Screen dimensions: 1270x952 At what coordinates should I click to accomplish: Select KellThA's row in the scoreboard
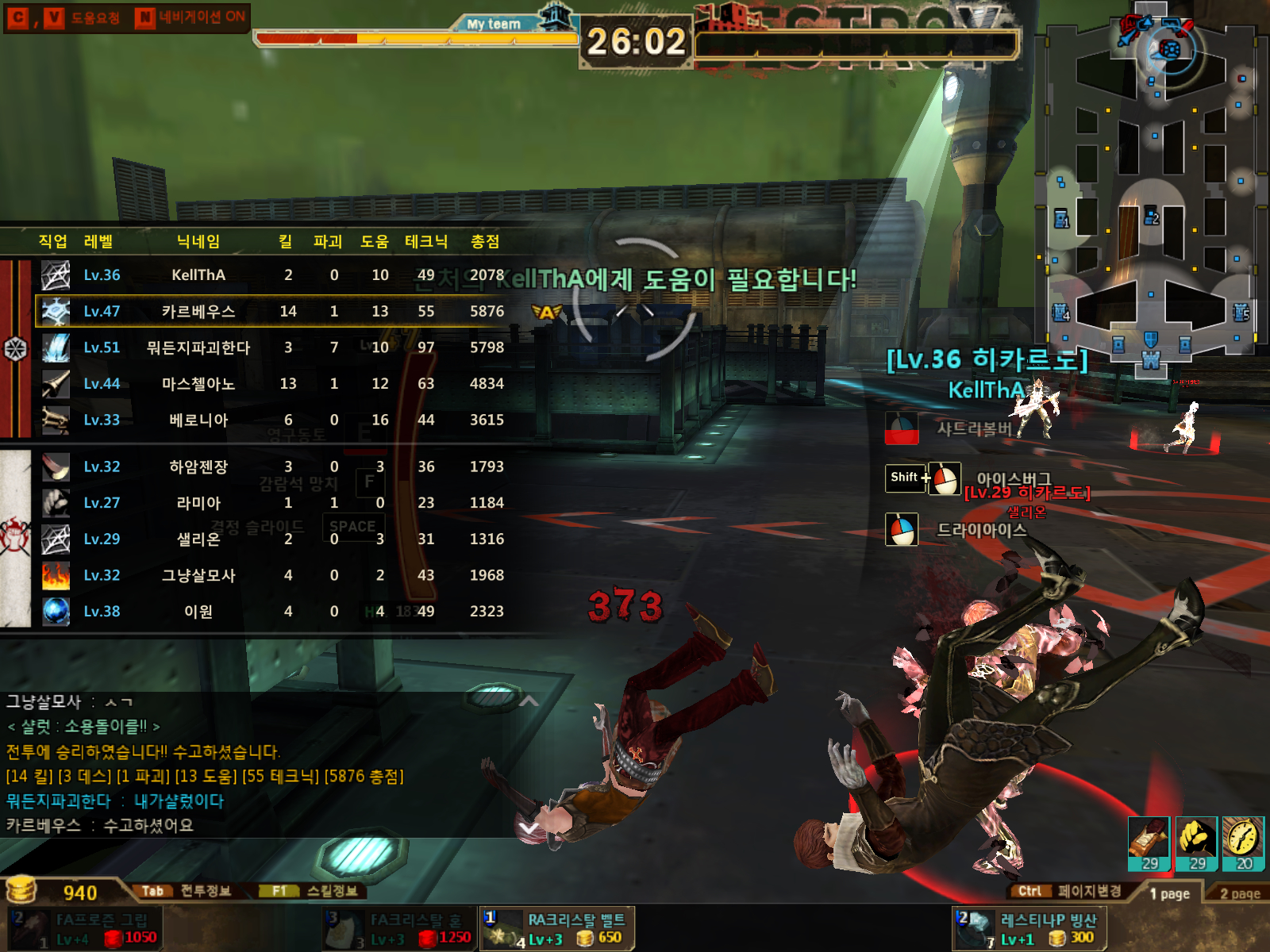[270, 275]
